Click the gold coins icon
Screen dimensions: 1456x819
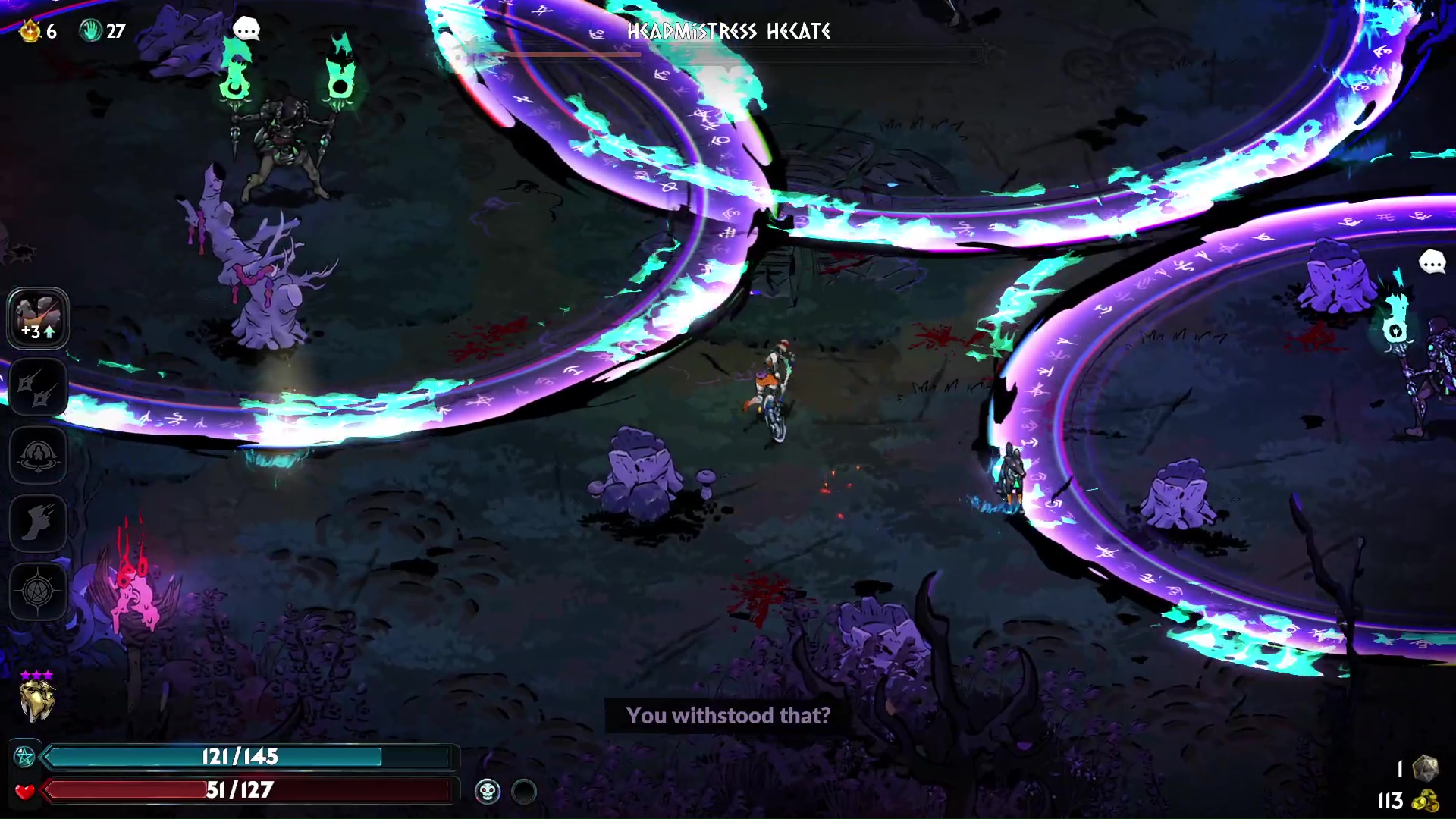pyautogui.click(x=1426, y=801)
